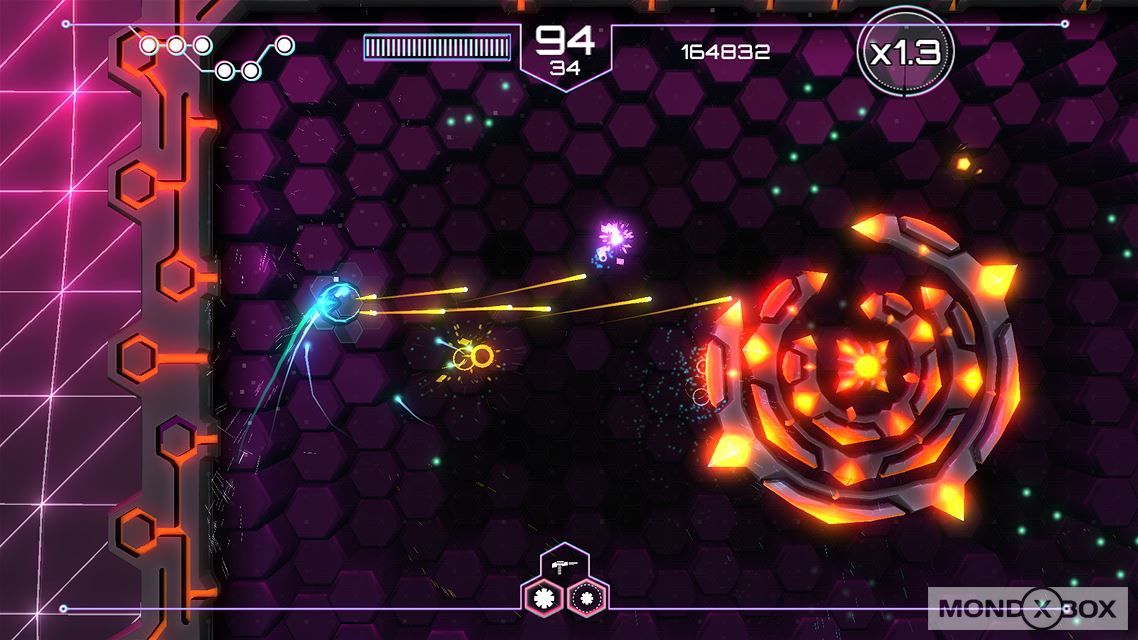Activate the solid gear ability hexagon
The image size is (1138, 640).
coord(544,598)
